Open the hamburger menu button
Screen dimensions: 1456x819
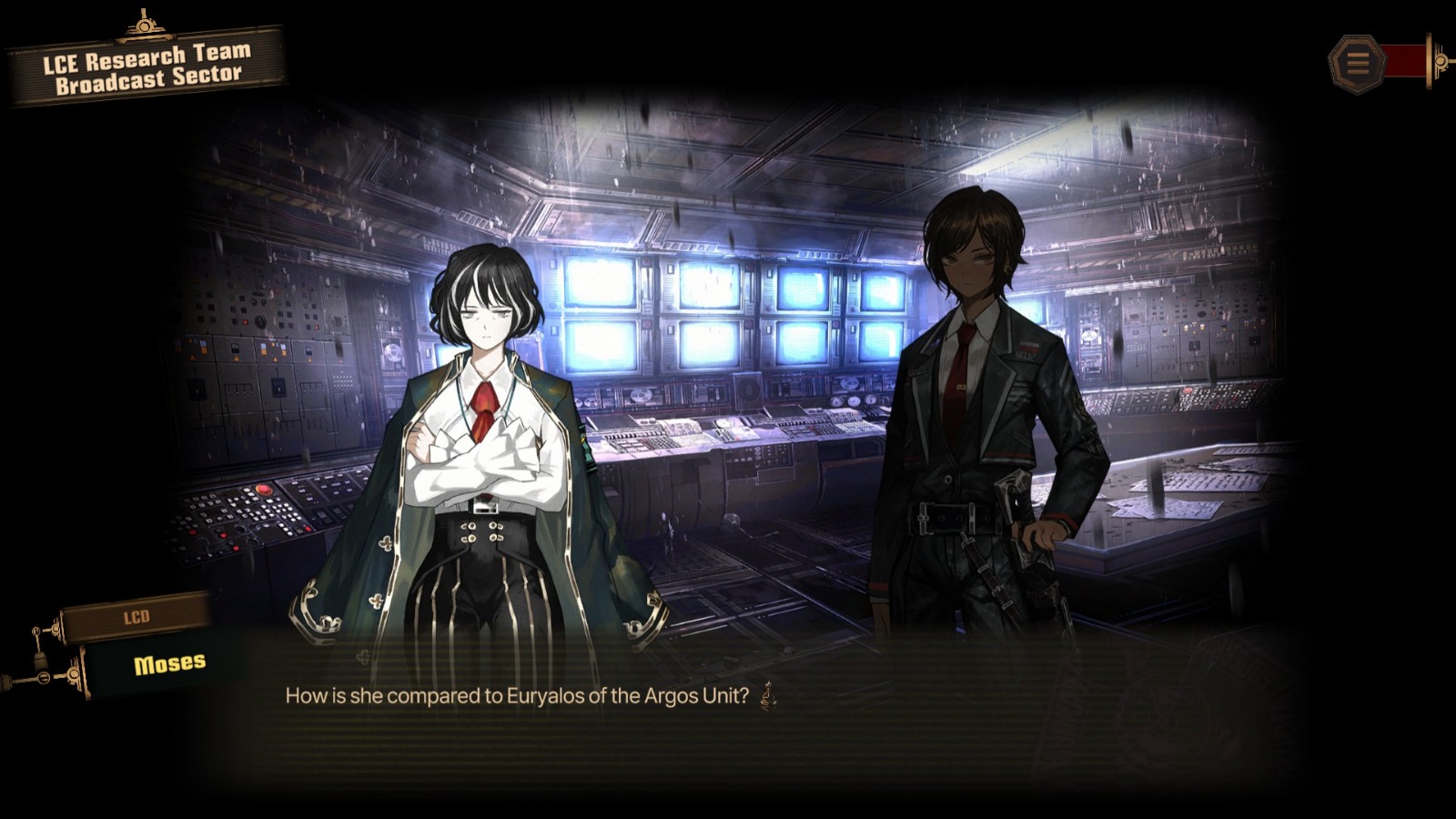pos(1357,64)
